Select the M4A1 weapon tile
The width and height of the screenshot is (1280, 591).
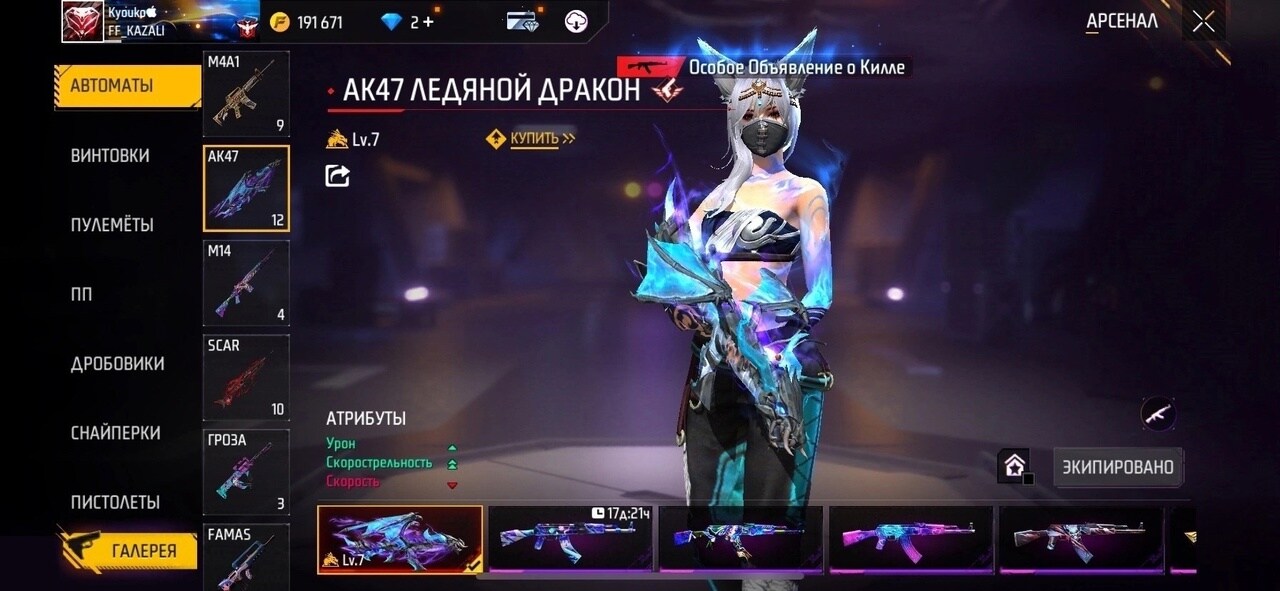[246, 94]
